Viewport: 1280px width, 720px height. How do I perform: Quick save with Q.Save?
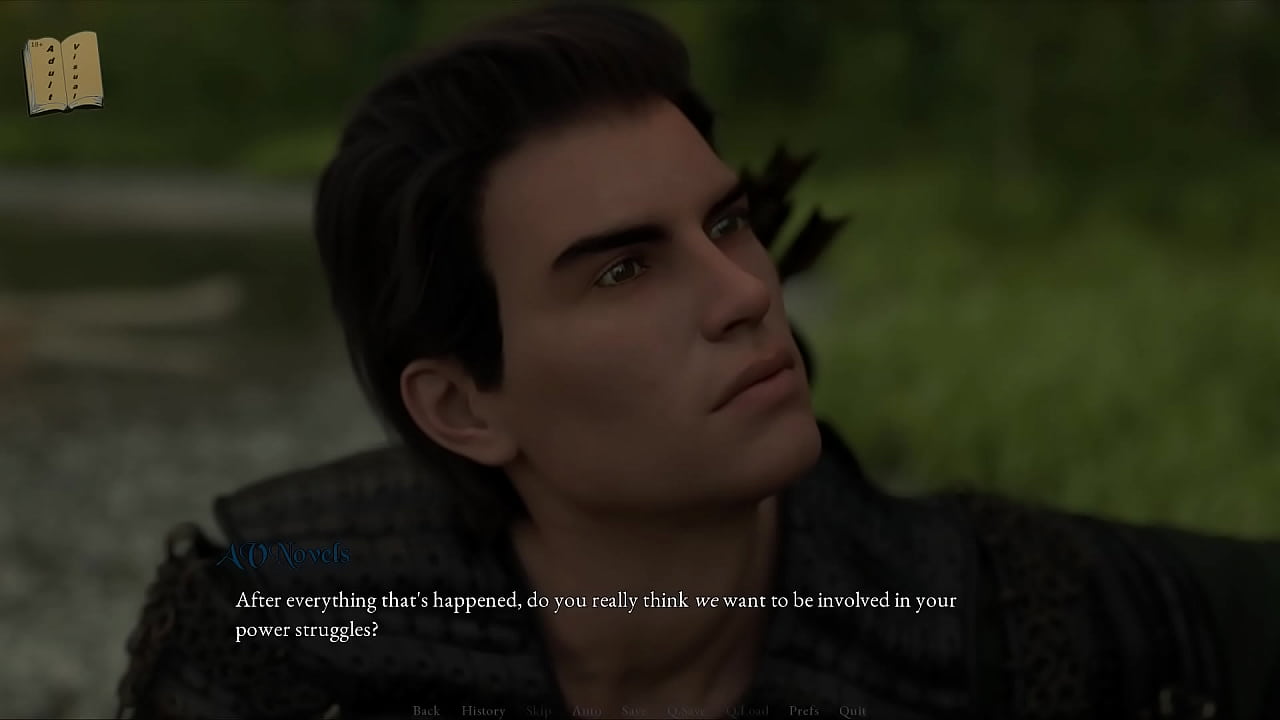(687, 711)
